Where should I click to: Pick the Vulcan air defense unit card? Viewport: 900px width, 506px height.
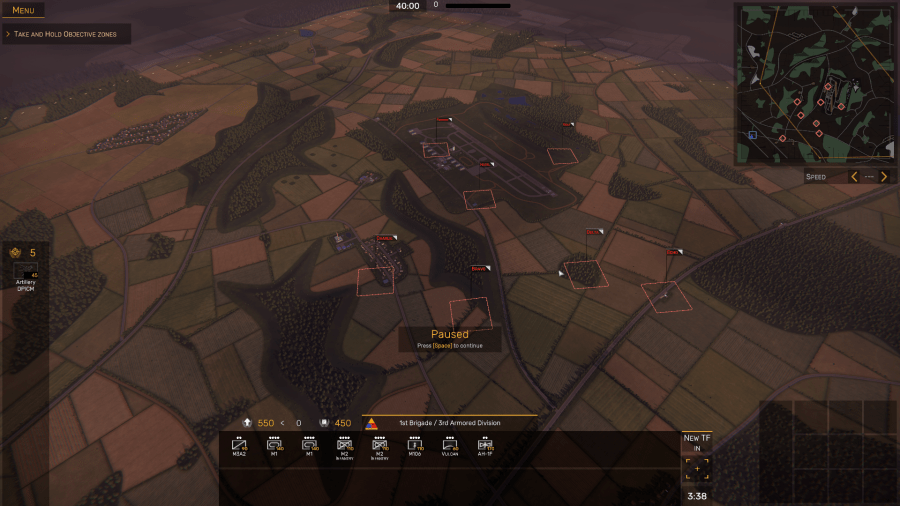click(x=450, y=445)
